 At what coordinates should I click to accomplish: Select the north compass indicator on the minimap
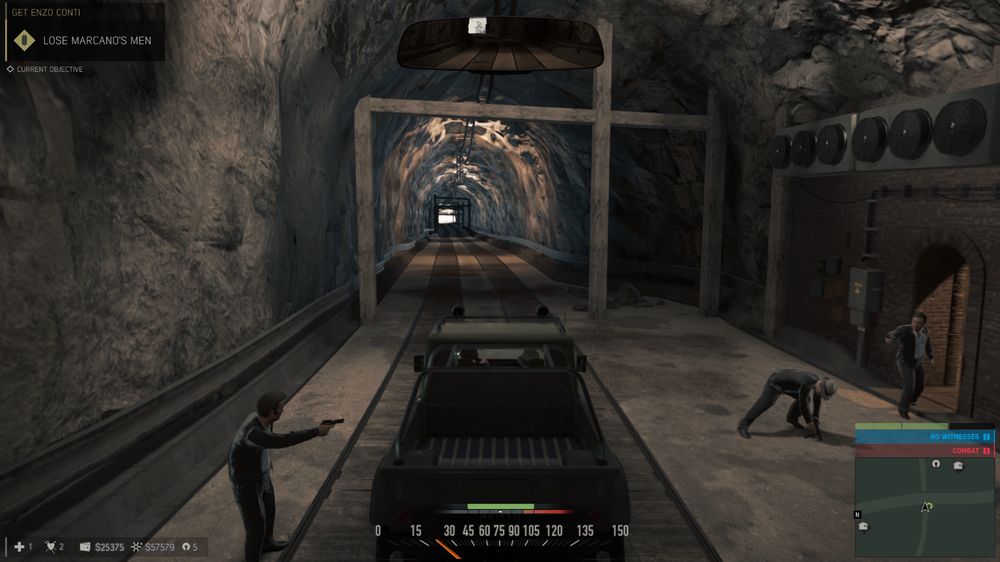click(x=857, y=515)
